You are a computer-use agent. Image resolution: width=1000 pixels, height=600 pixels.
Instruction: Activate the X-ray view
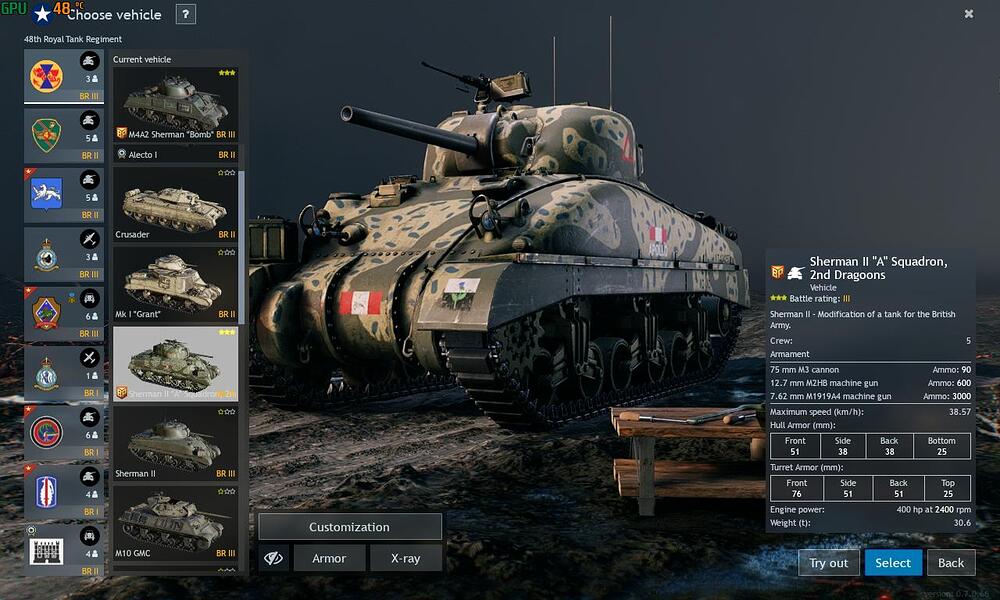pyautogui.click(x=405, y=559)
